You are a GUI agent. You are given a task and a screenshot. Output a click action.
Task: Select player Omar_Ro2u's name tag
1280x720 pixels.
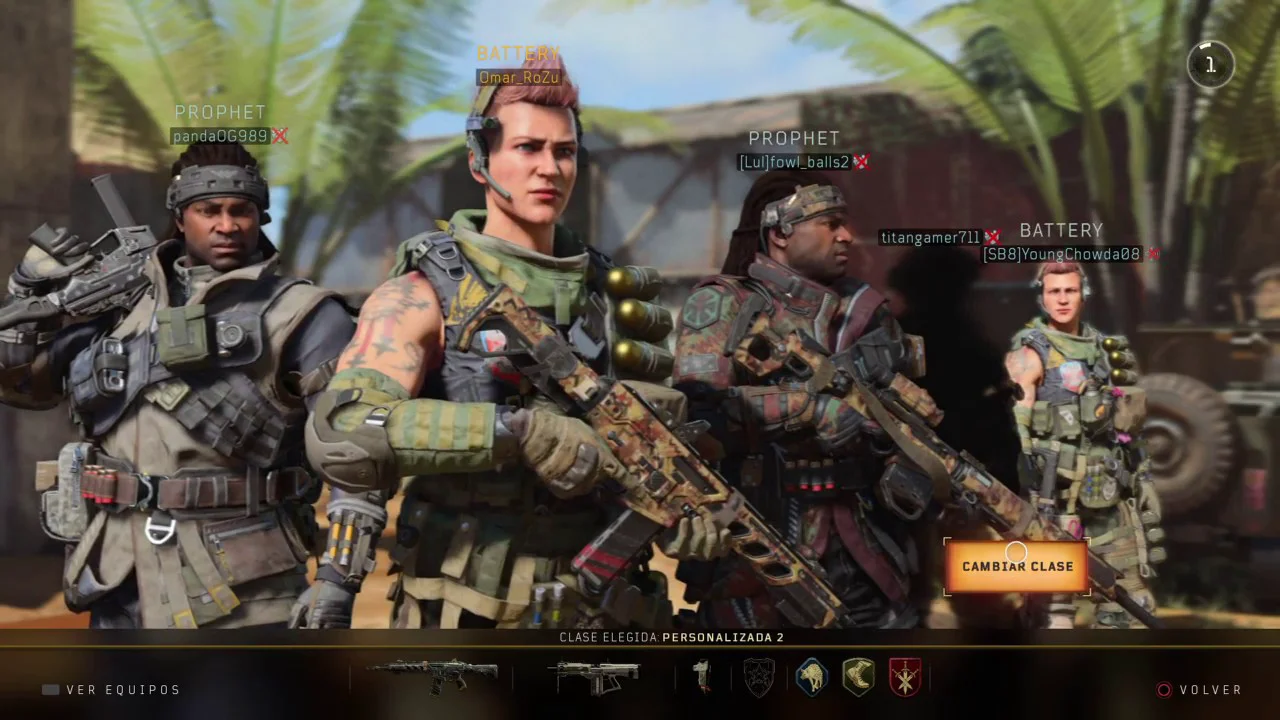tap(519, 77)
